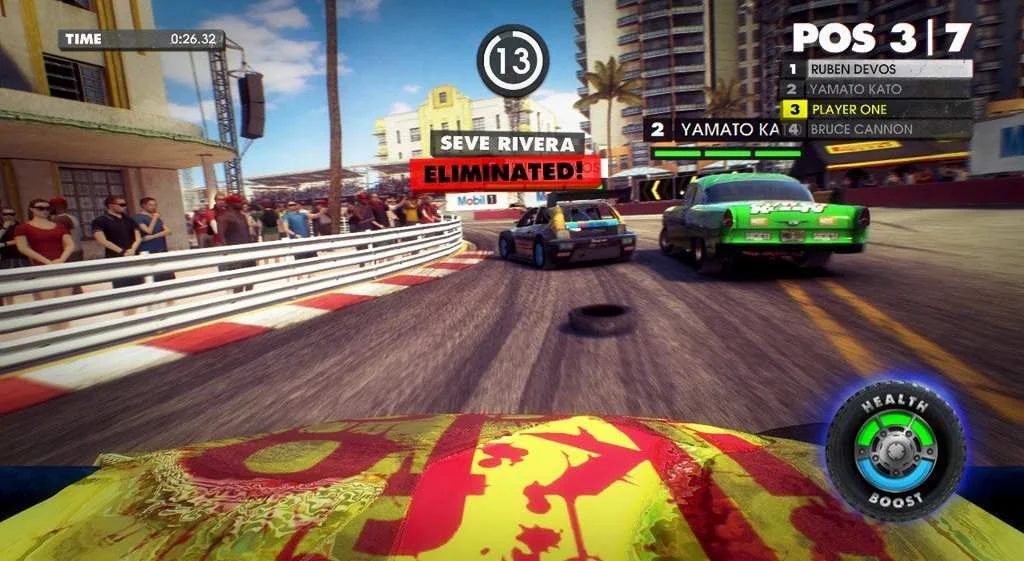1024x561 pixels.
Task: Choose the highlighted Player One standings row
Action: [x=876, y=109]
